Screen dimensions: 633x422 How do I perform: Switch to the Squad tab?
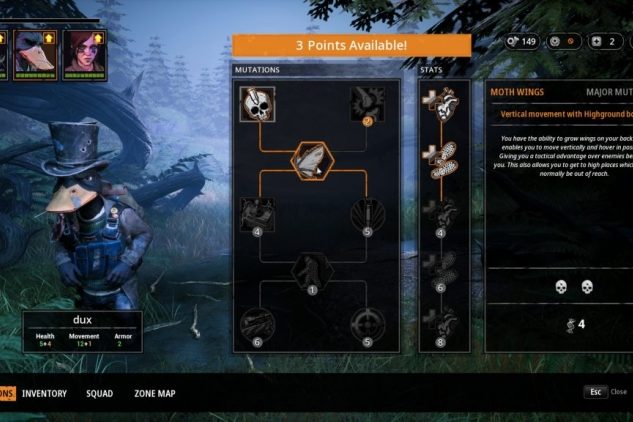click(99, 393)
